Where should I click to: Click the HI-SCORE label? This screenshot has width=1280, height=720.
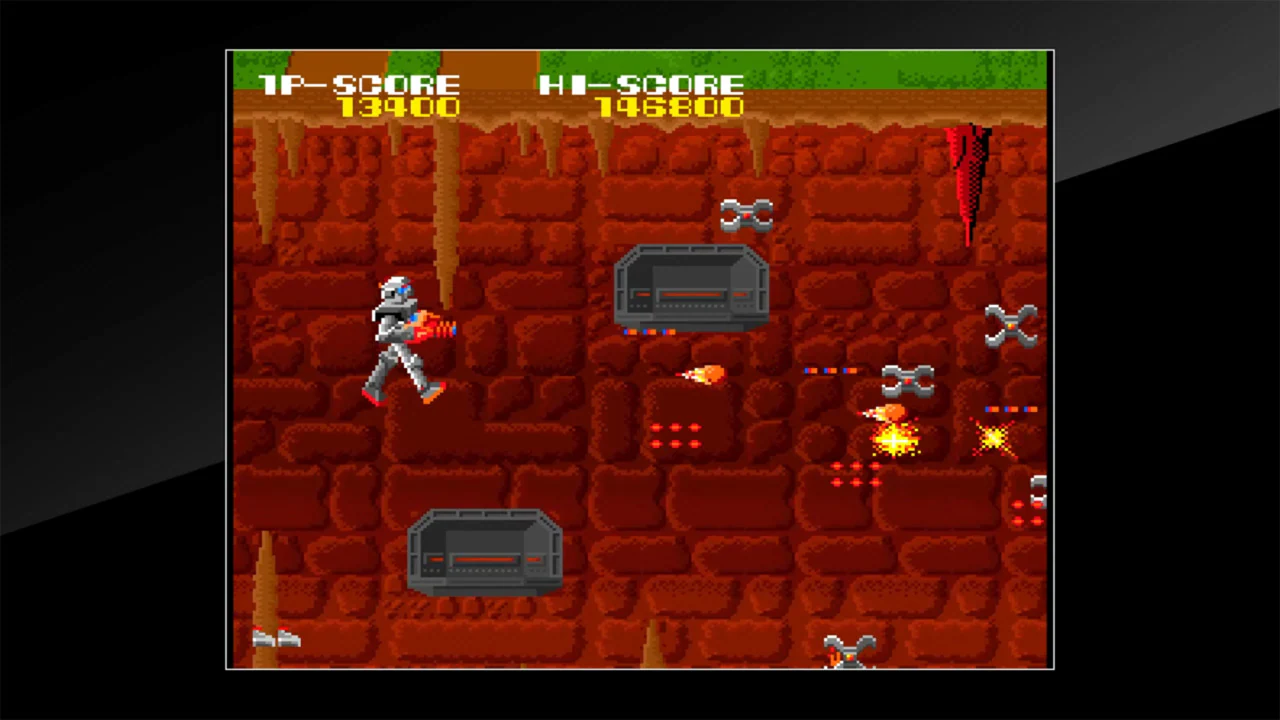coord(640,85)
